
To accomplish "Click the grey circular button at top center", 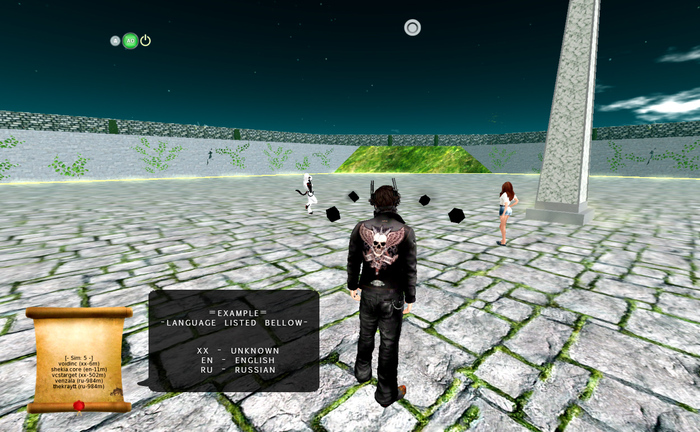I will pyautogui.click(x=412, y=28).
